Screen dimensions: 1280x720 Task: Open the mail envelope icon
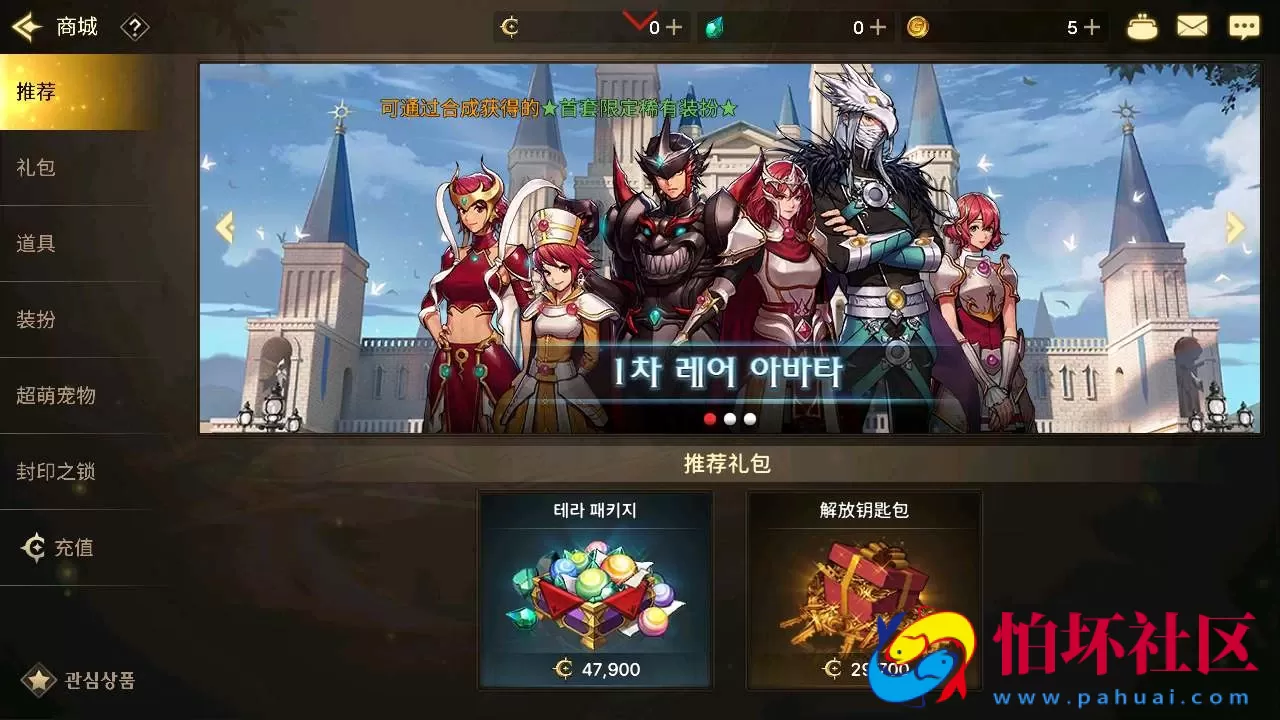pos(1192,26)
